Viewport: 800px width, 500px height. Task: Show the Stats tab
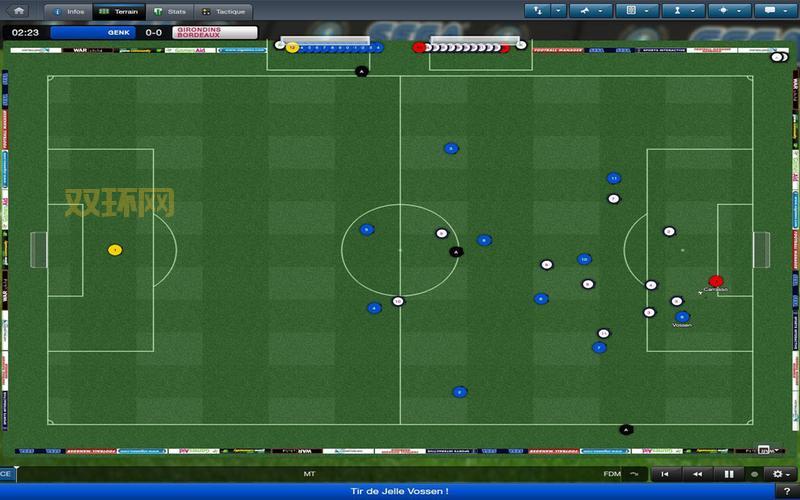pyautogui.click(x=170, y=11)
